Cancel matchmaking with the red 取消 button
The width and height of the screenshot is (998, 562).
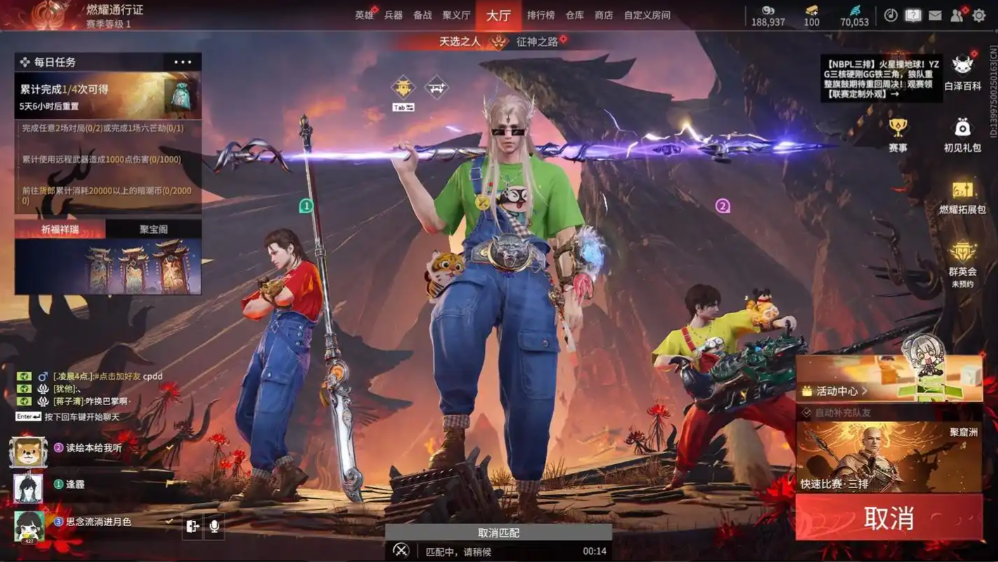[888, 518]
